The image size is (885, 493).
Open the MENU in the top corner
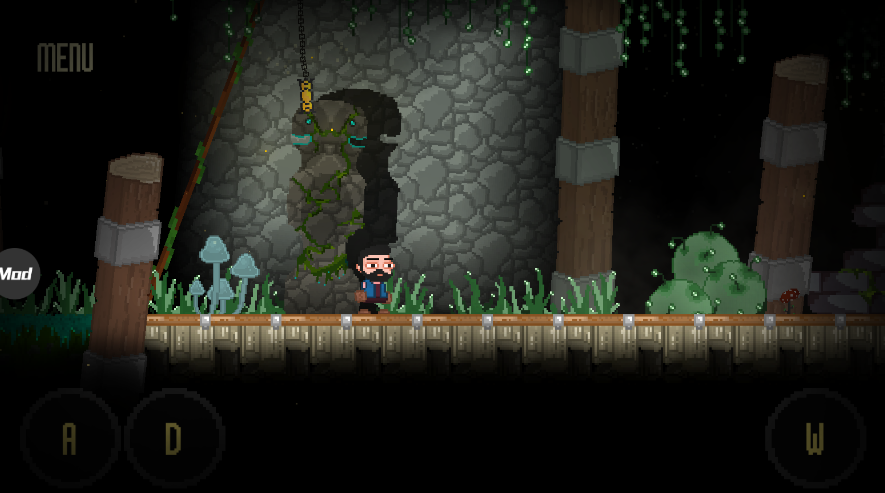[65, 58]
